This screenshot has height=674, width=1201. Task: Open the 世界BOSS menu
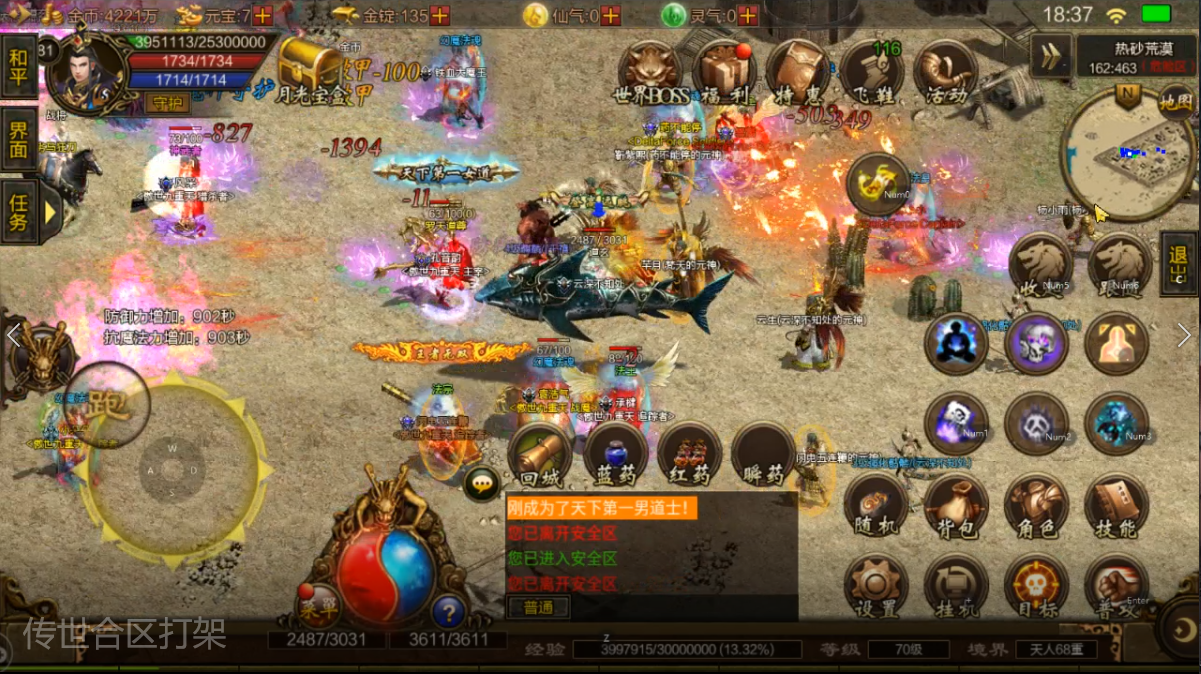(650, 72)
